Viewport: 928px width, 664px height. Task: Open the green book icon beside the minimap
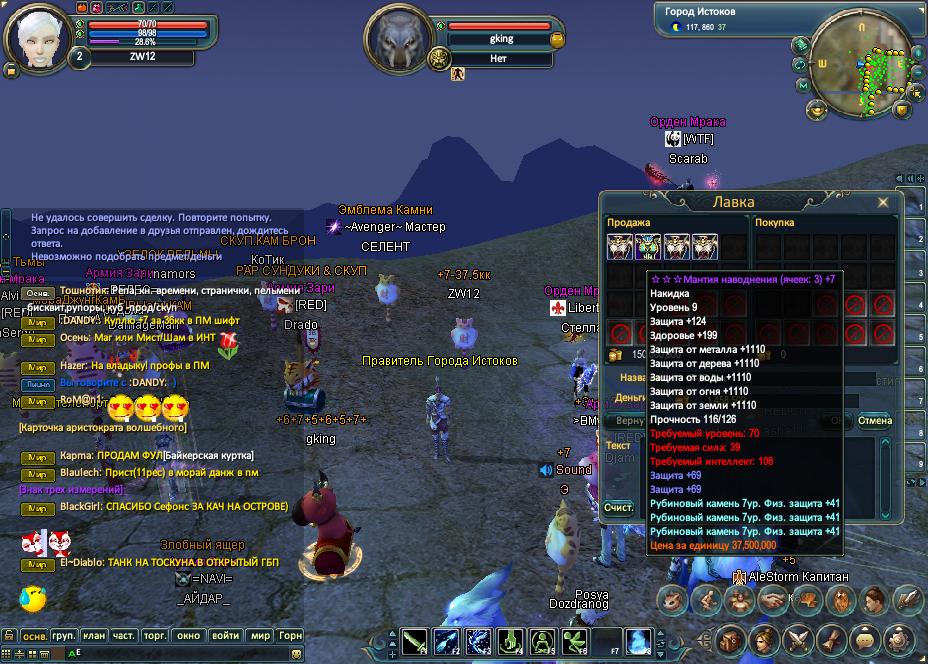801,44
